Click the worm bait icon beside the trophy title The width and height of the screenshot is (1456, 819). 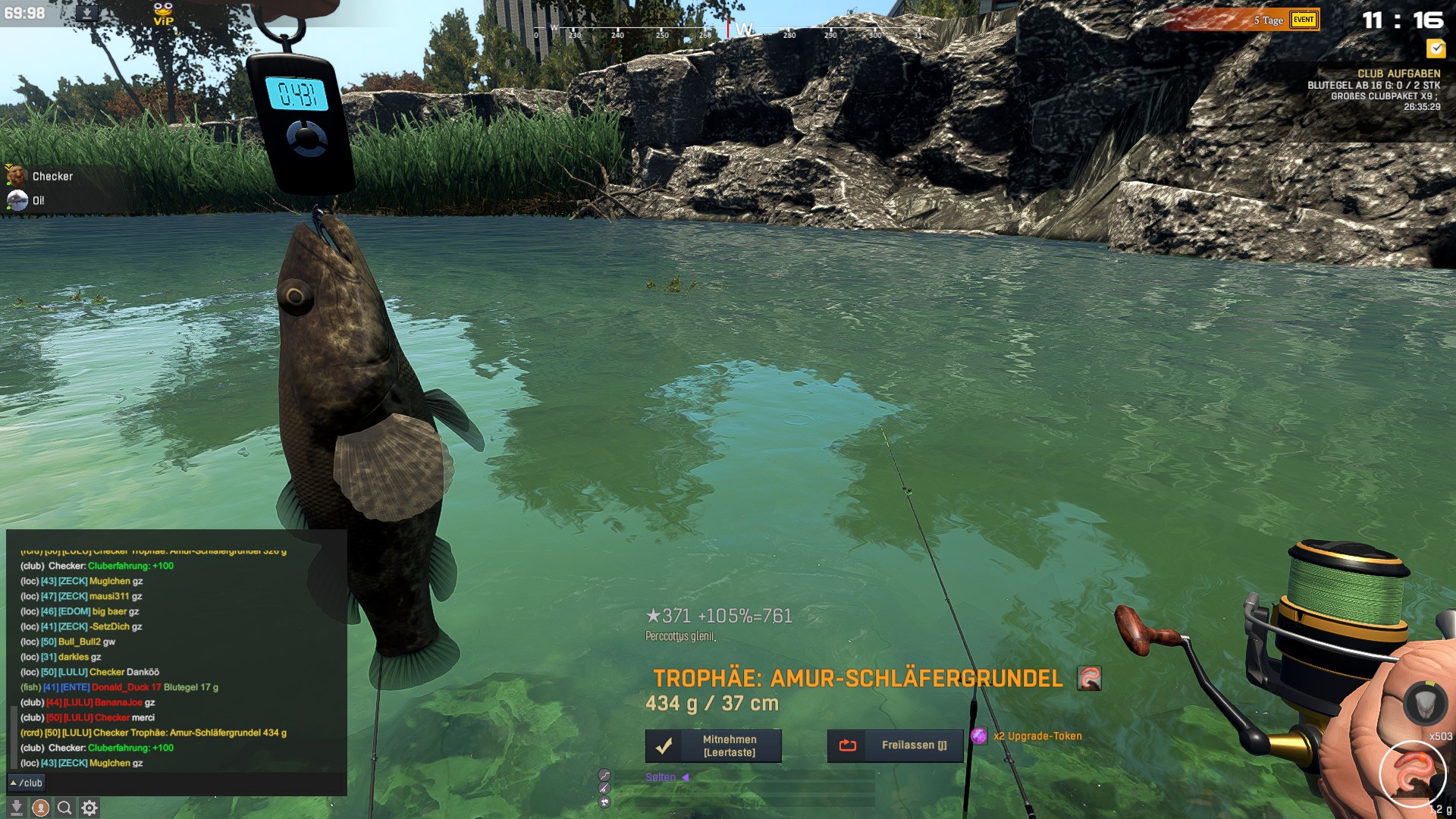[x=1089, y=678]
